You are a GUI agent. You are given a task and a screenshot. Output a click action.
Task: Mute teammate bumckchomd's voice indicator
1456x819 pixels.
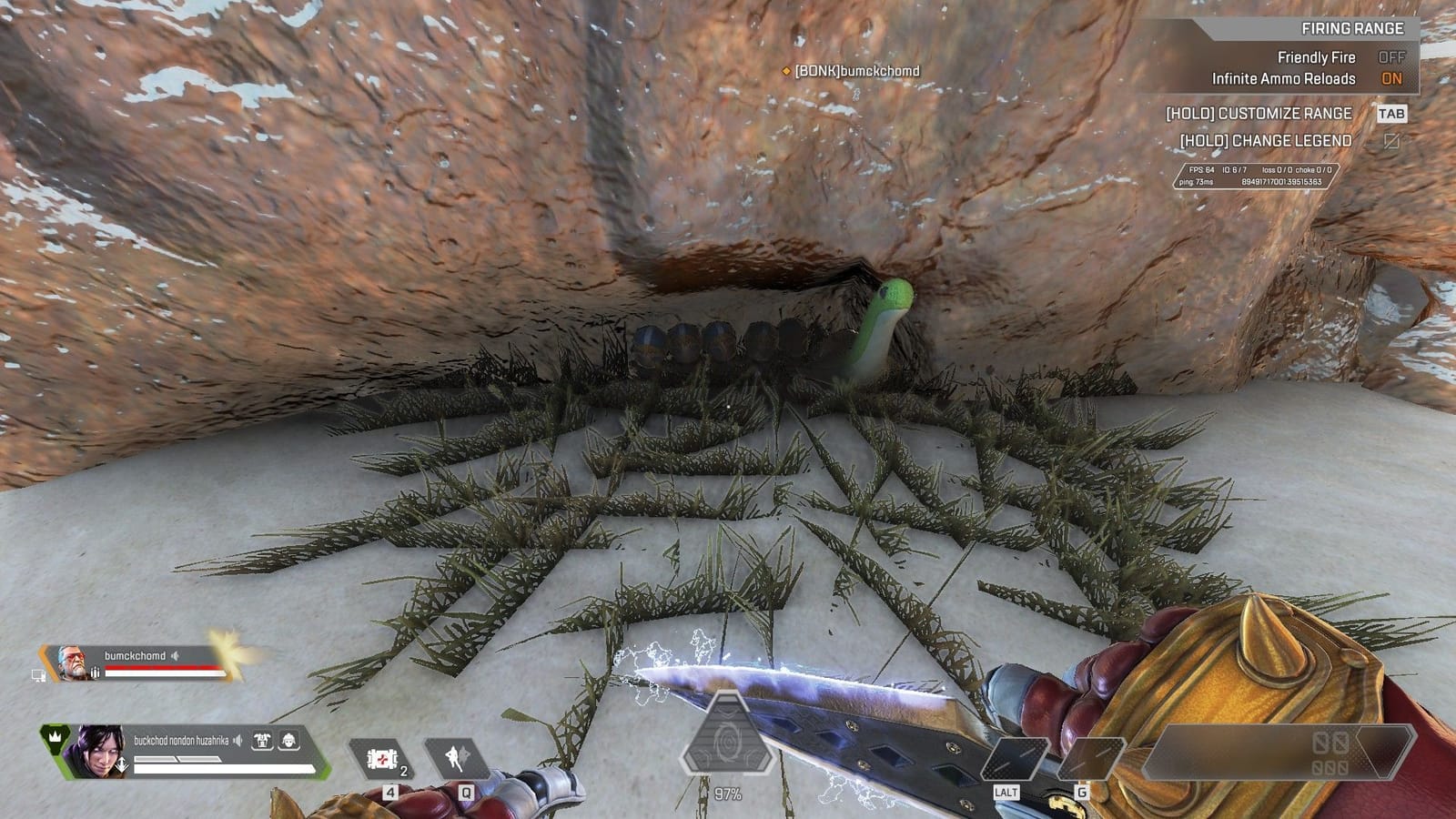[175, 655]
